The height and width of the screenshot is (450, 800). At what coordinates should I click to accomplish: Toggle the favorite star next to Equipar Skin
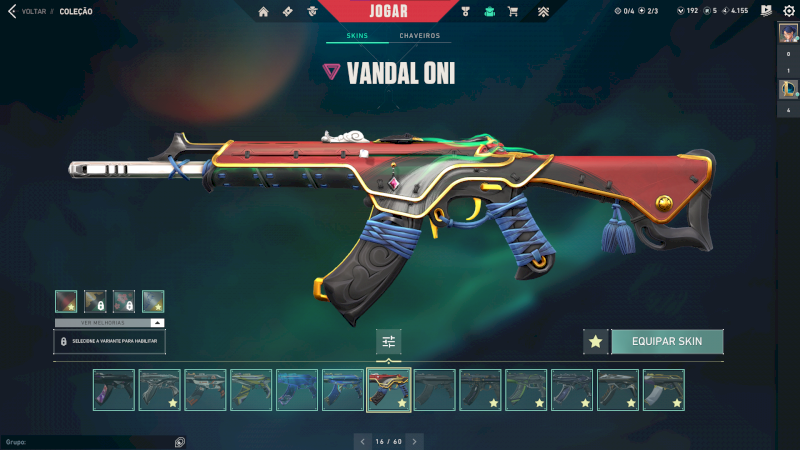(596, 341)
